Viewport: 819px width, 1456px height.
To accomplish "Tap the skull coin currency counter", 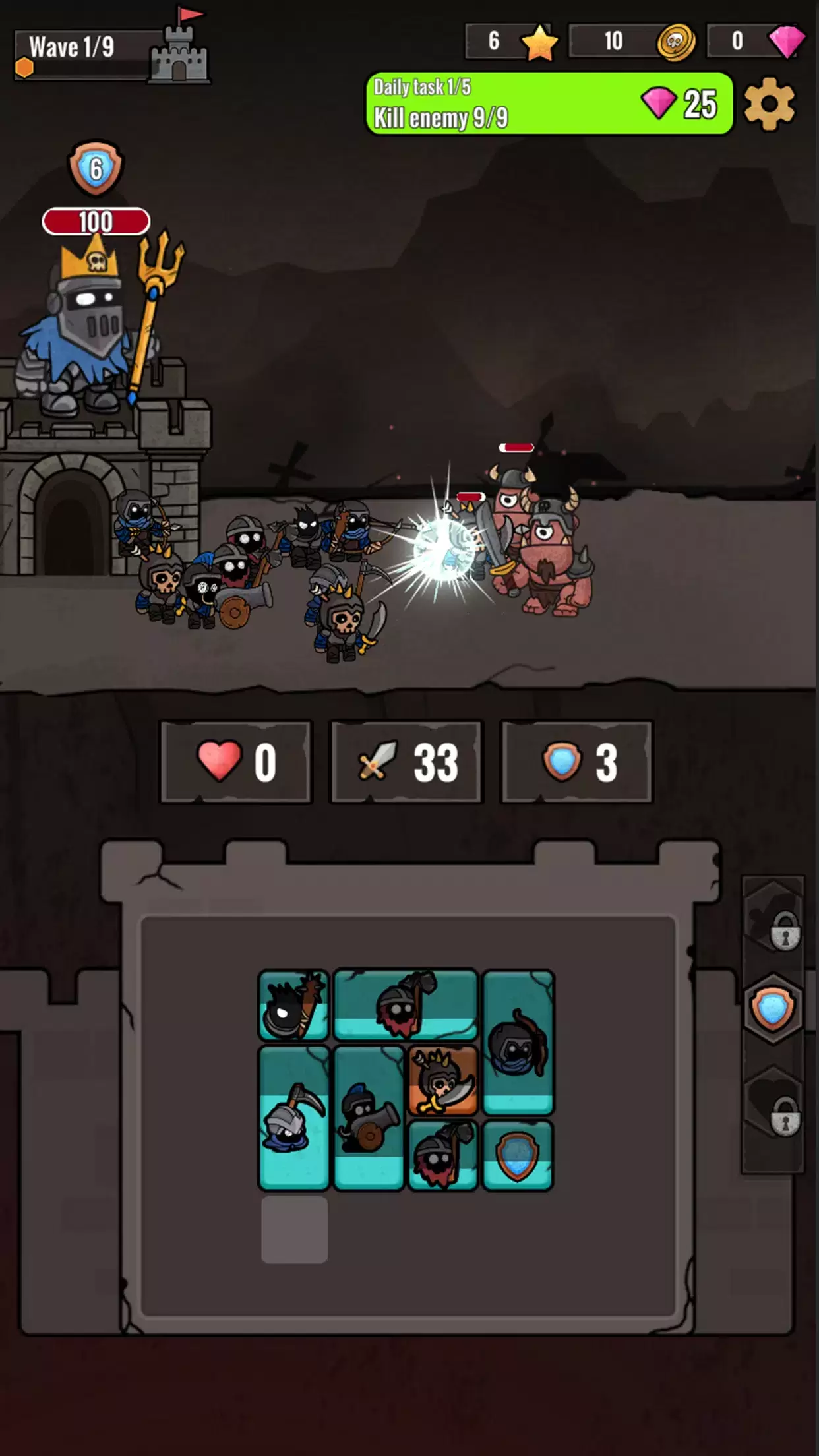I will [631, 42].
